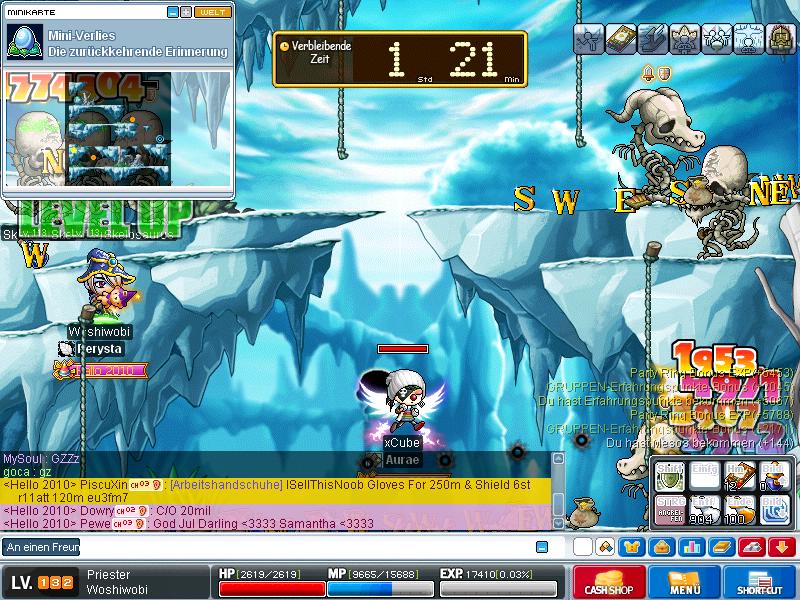
Task: Open the Cash Shop
Action: (606, 582)
